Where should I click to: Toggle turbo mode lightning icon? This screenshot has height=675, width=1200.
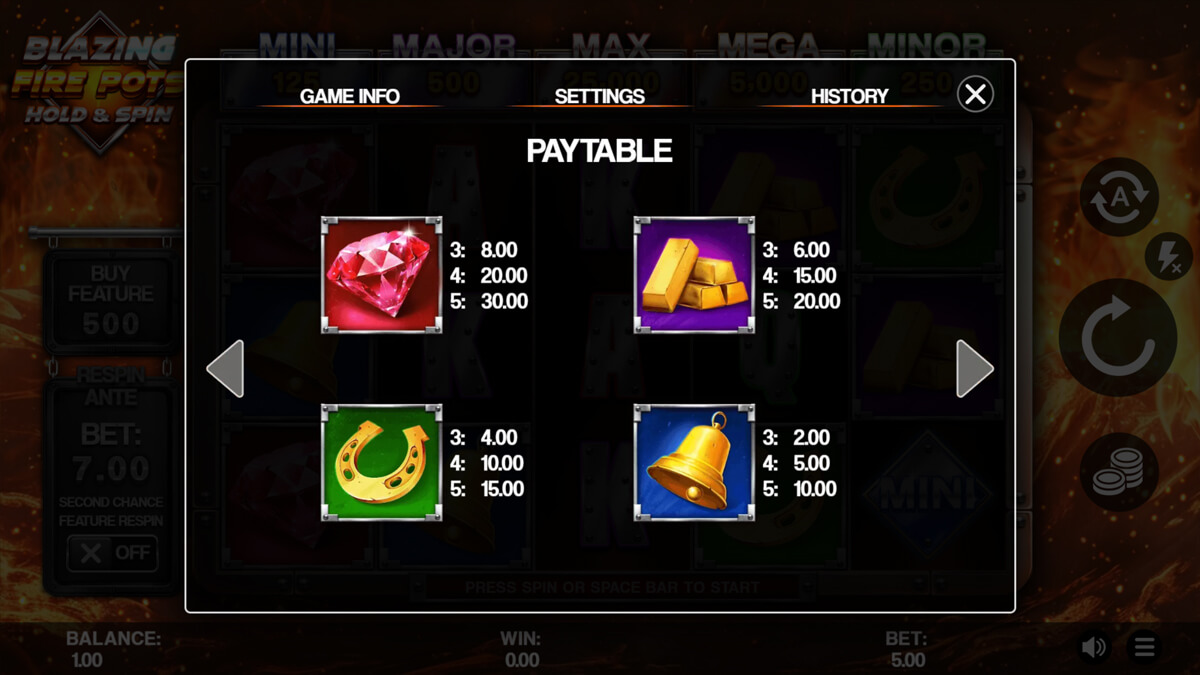1167,258
